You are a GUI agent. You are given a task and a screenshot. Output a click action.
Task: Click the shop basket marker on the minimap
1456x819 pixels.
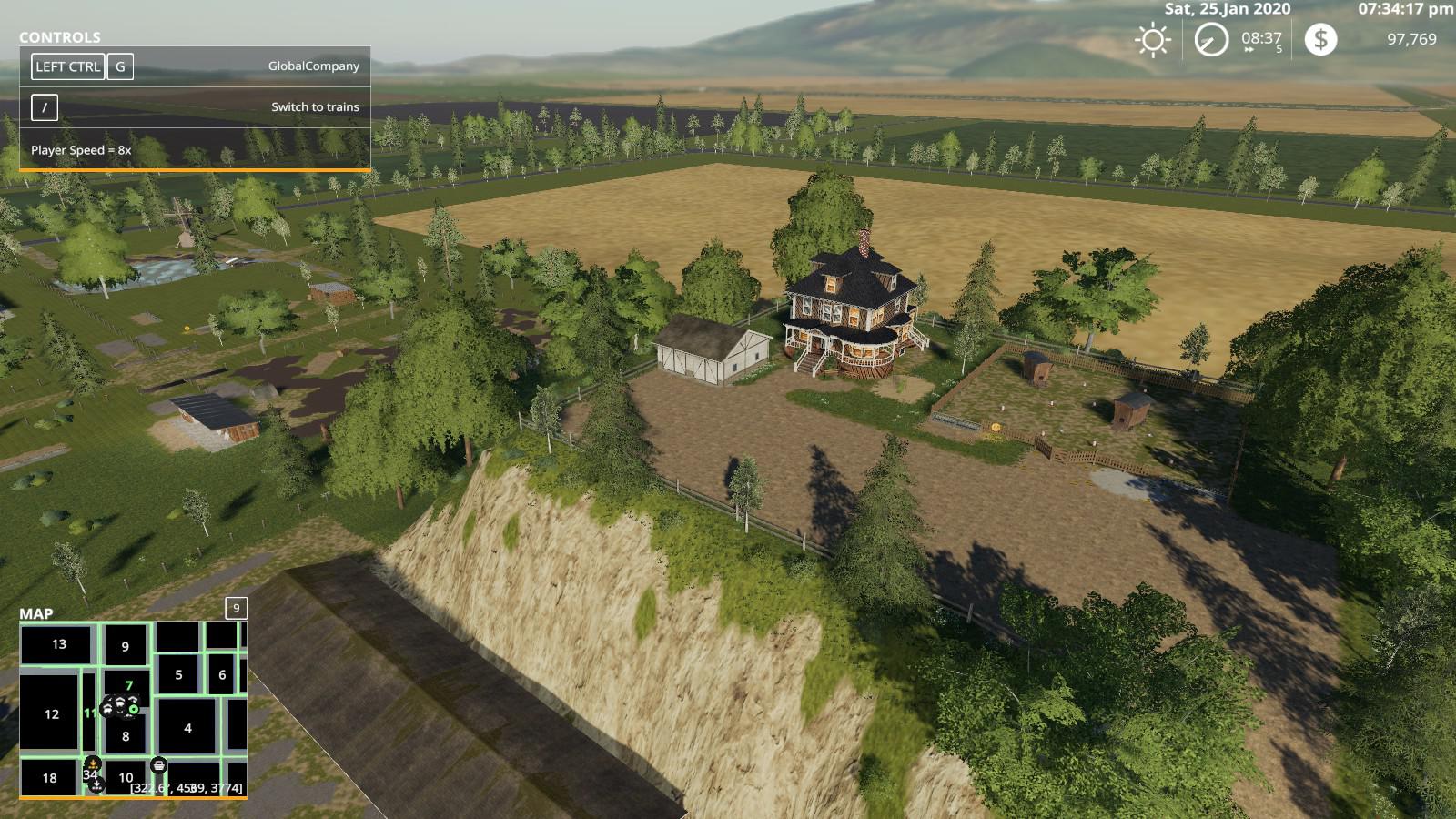(158, 765)
